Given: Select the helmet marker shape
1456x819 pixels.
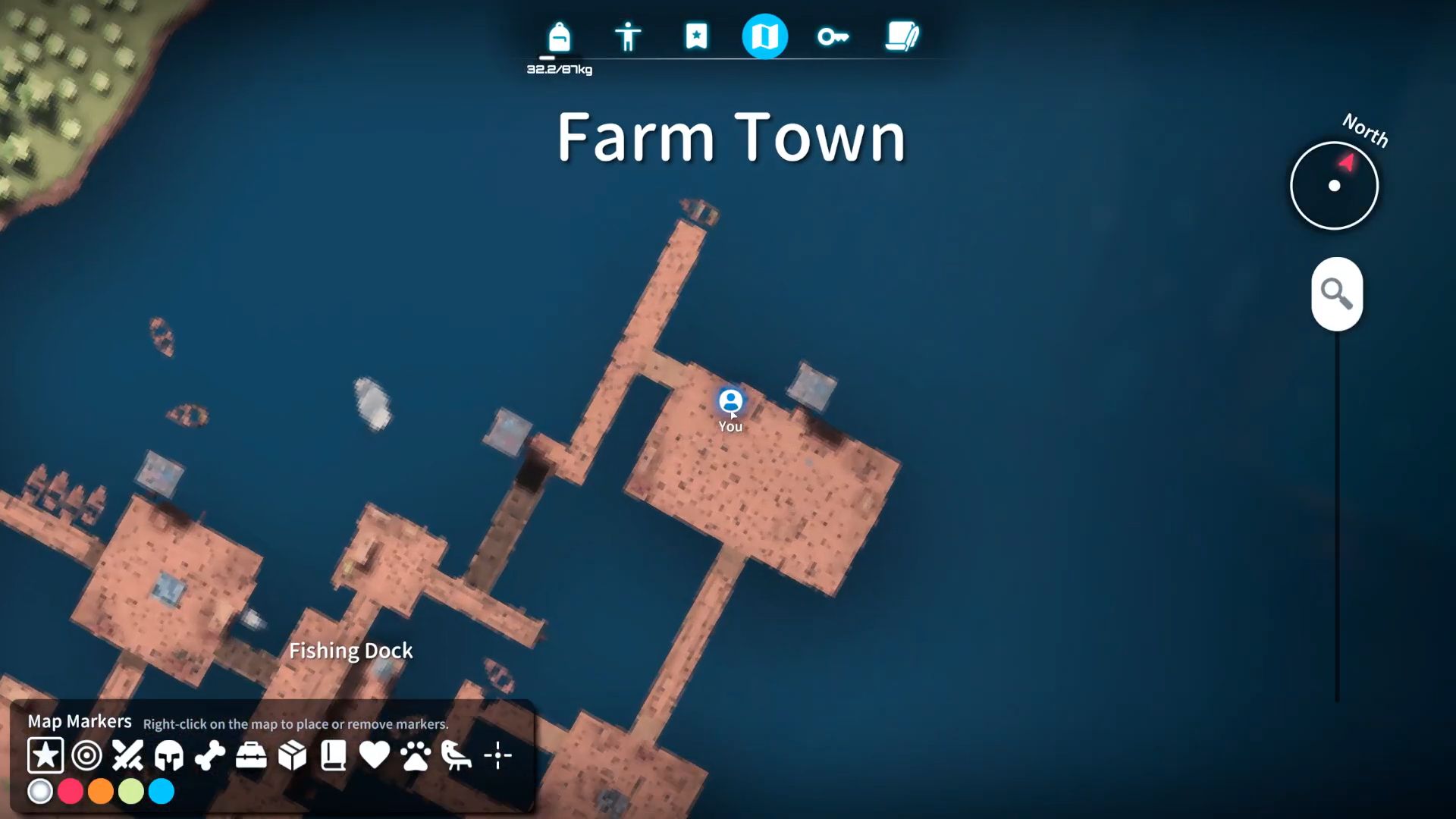Looking at the screenshot, I should click(x=170, y=755).
